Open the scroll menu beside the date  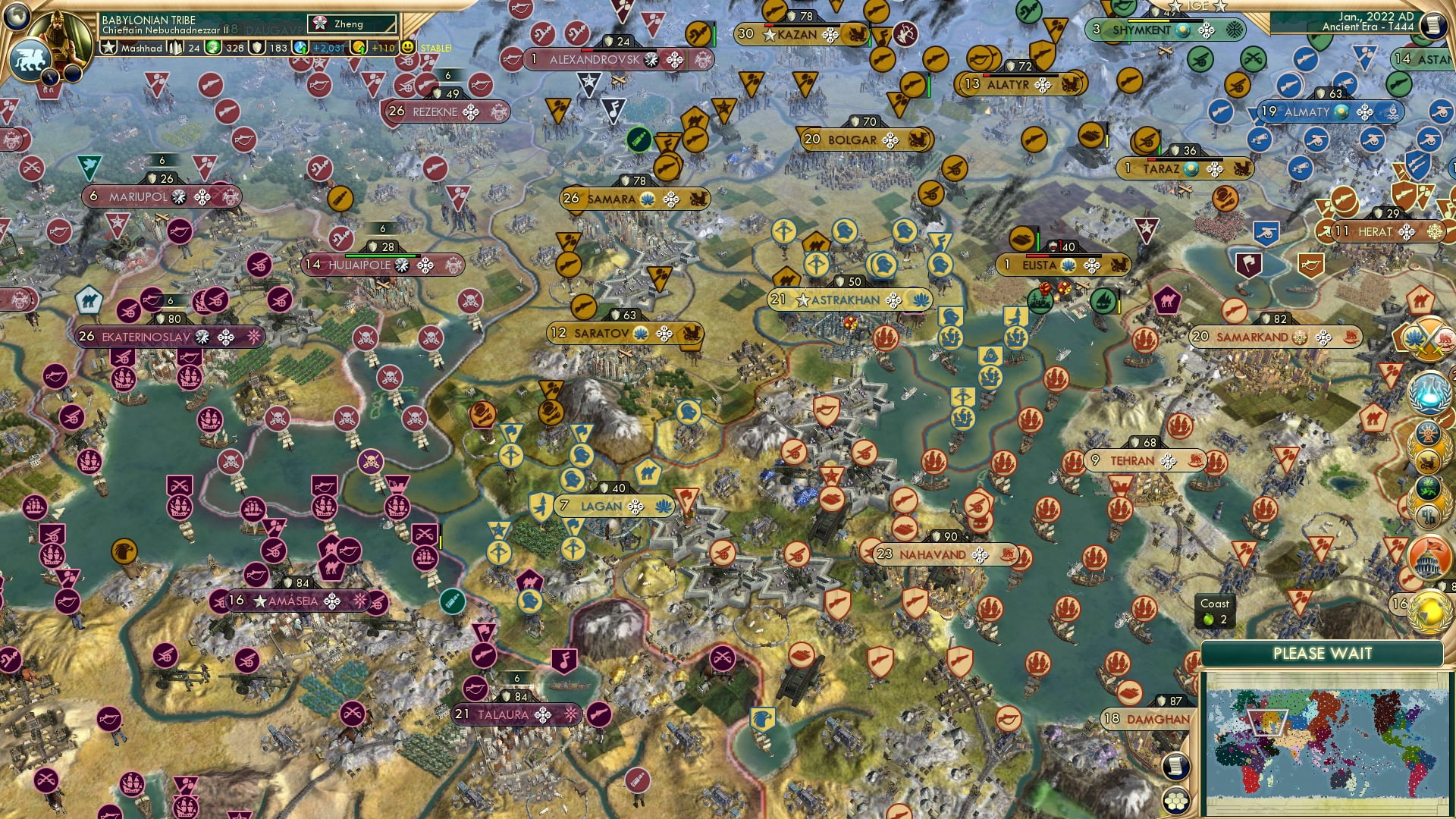pyautogui.click(x=1433, y=24)
